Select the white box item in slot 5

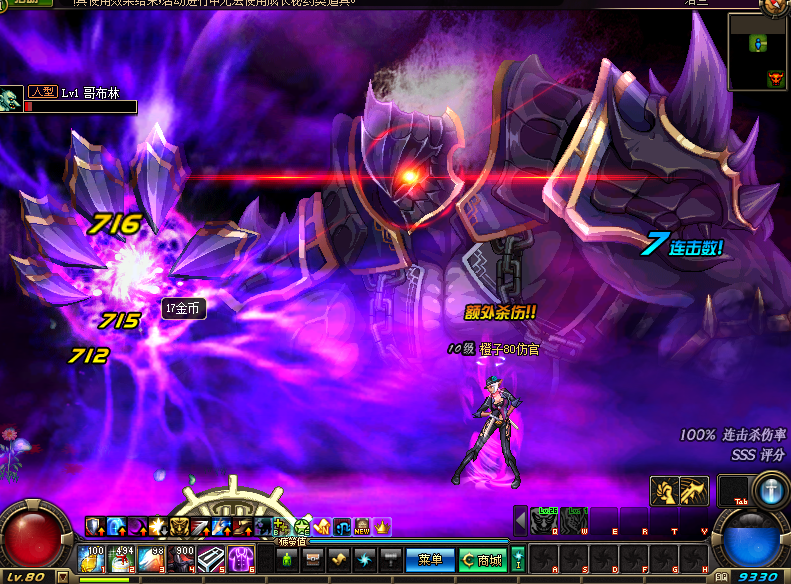click(212, 558)
